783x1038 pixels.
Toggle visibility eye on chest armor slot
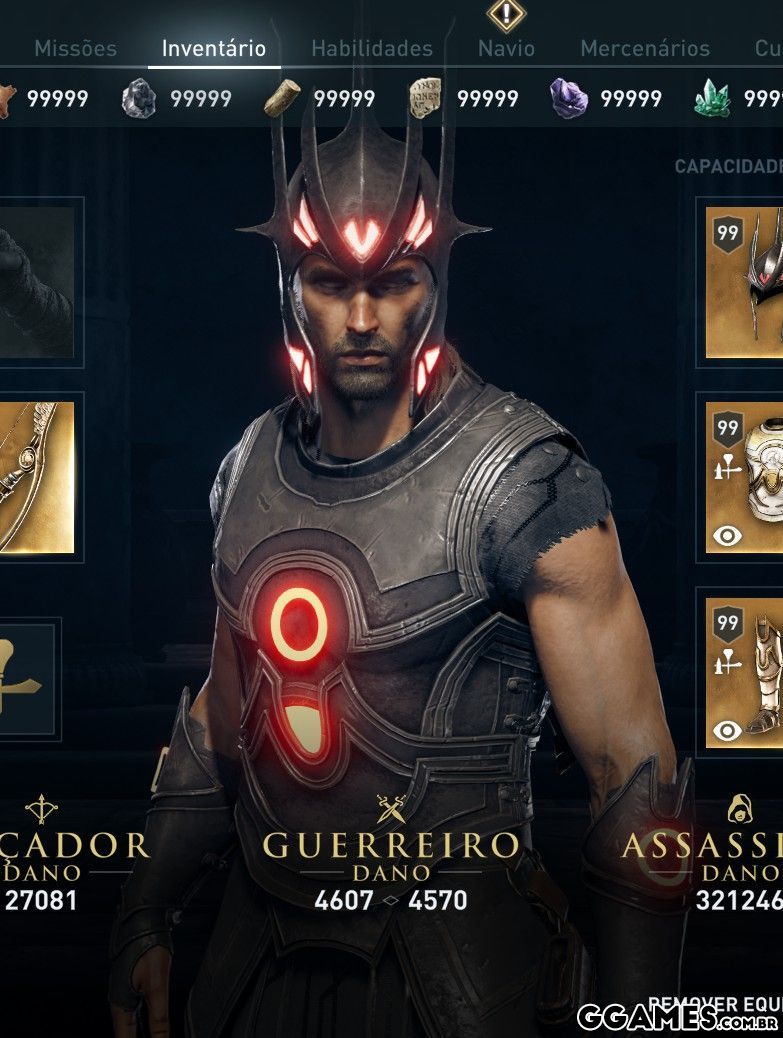(x=727, y=536)
